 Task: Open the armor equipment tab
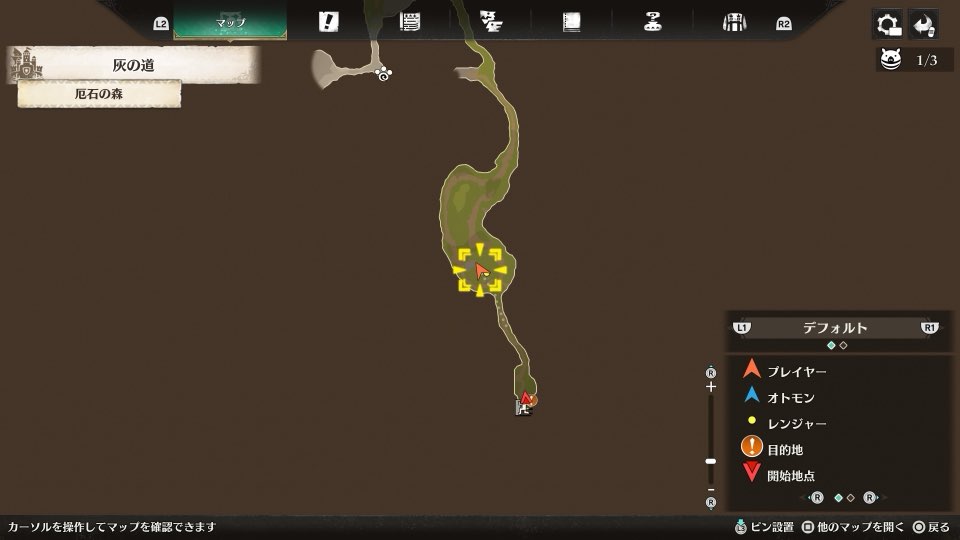click(735, 22)
